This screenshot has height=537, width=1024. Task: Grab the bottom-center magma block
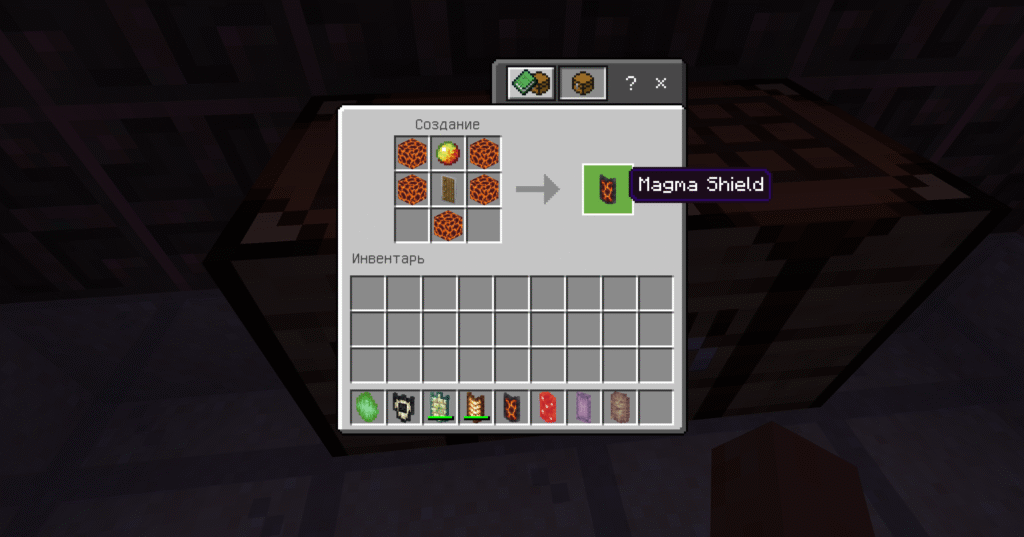(447, 224)
